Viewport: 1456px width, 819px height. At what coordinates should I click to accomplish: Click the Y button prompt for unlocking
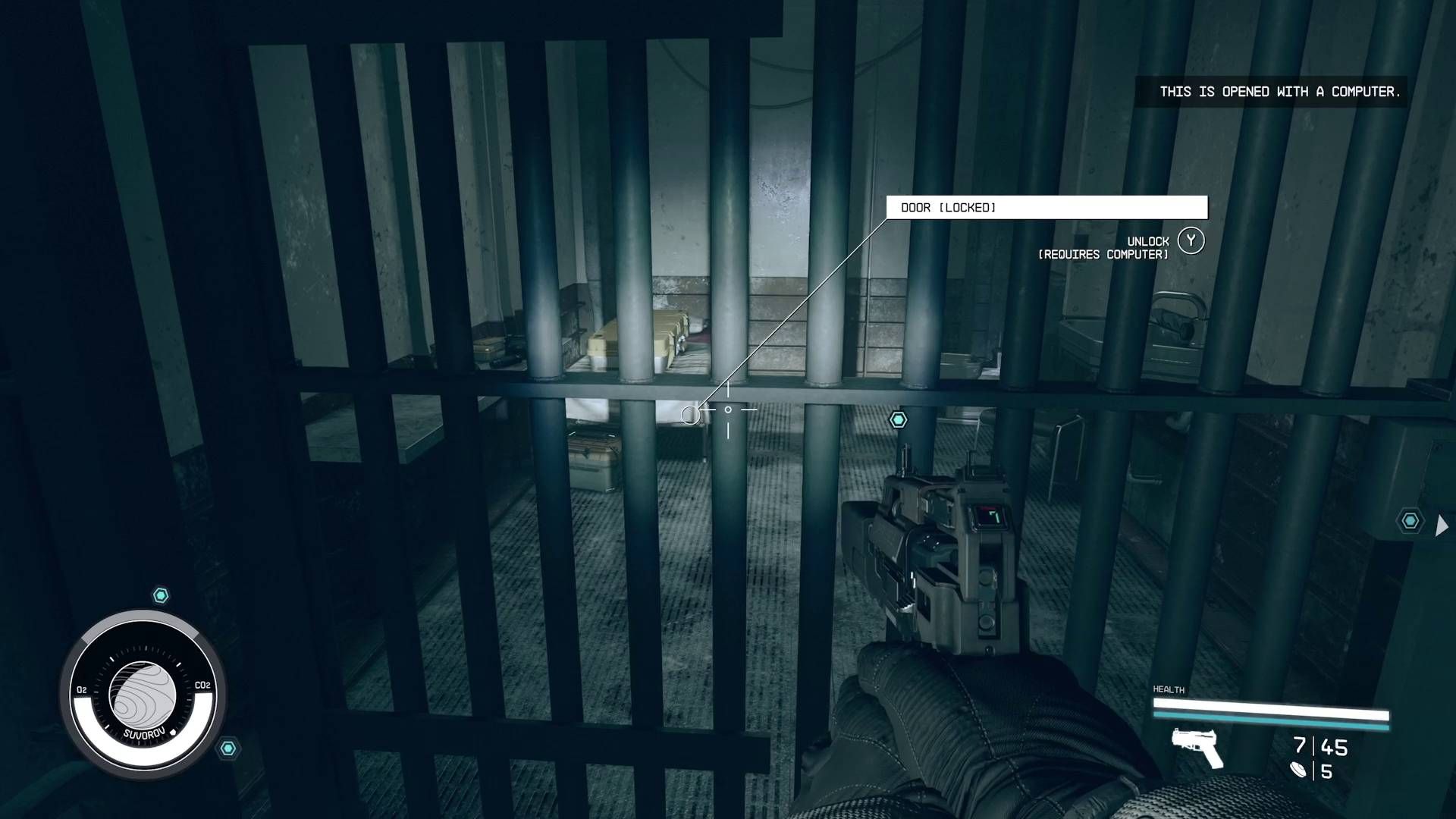1192,240
